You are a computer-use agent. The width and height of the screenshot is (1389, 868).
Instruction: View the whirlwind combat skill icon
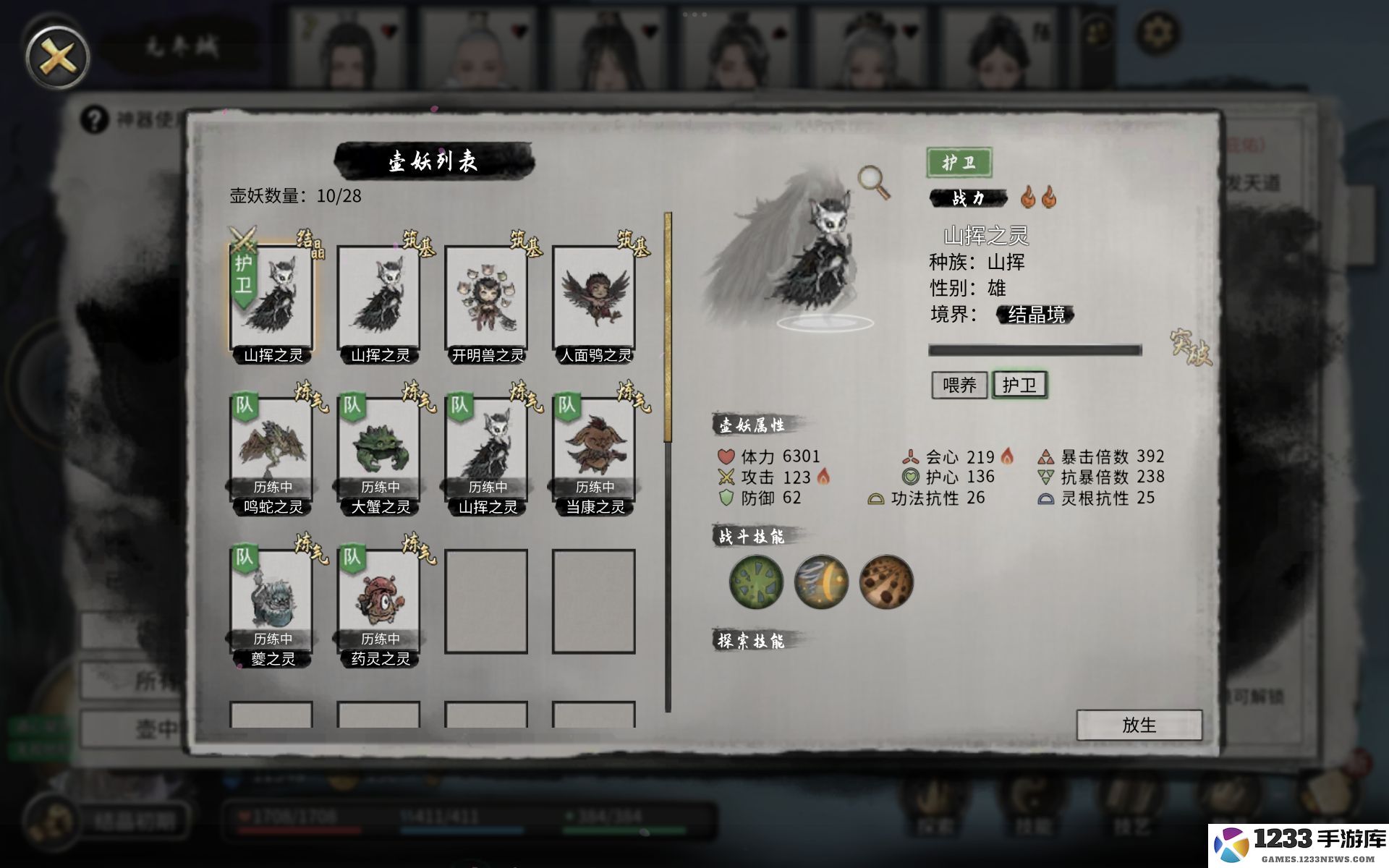pos(821,582)
